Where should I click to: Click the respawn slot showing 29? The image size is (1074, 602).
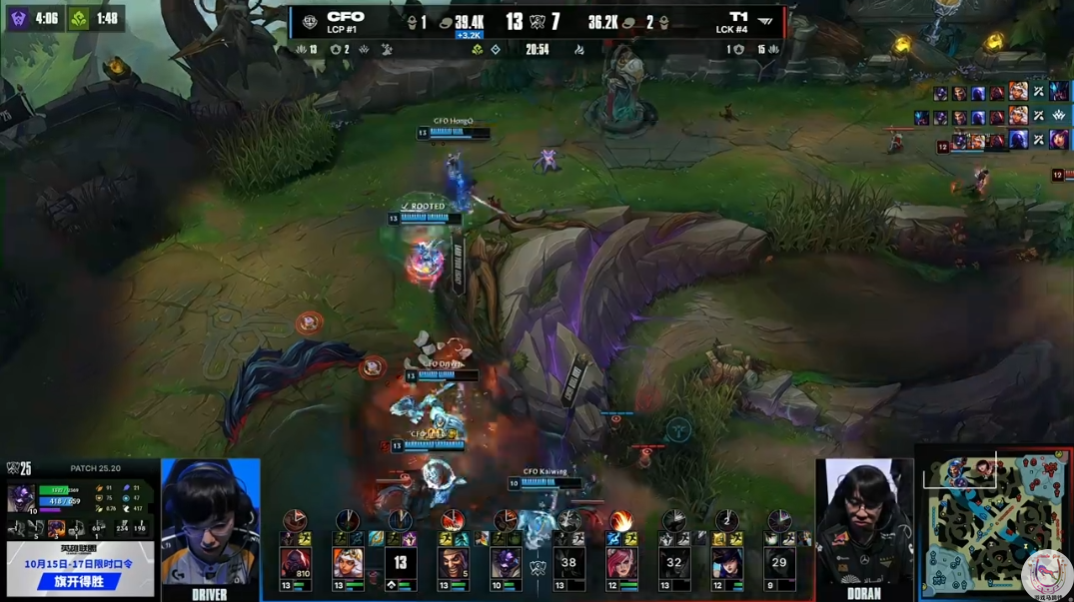779,564
